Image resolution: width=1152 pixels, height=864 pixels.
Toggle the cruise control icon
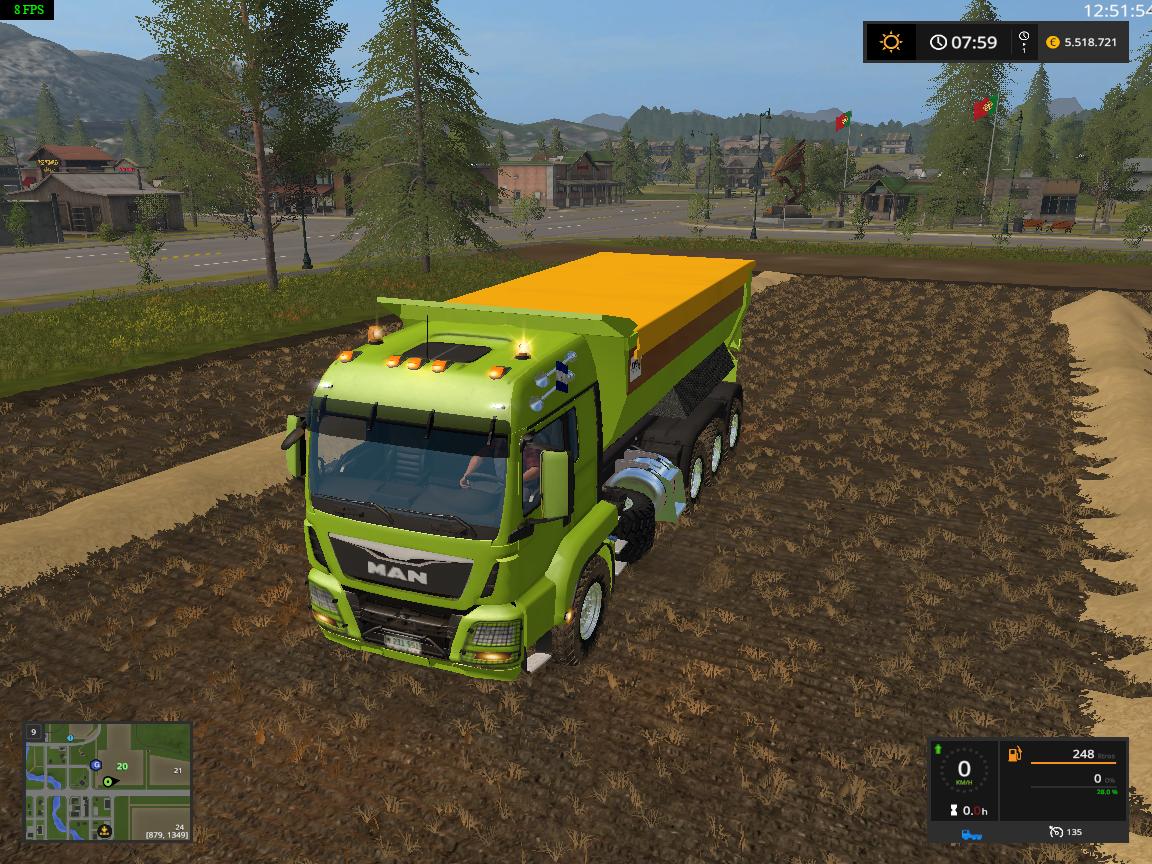pyautogui.click(x=1057, y=832)
